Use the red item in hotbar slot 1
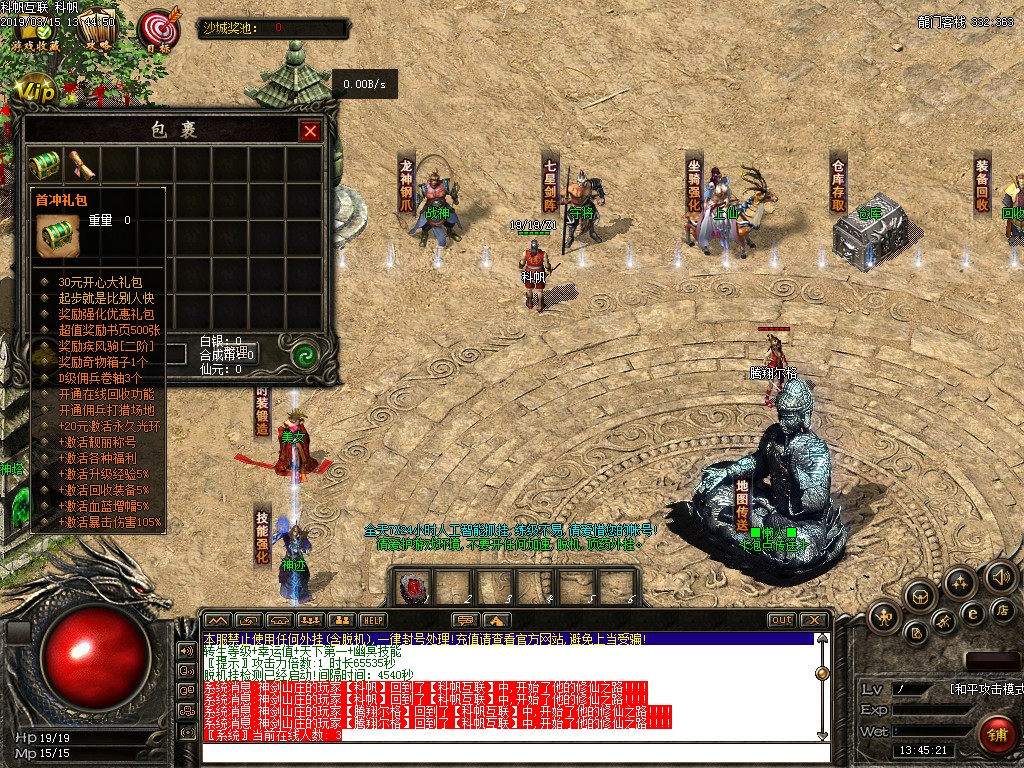The width and height of the screenshot is (1024, 768). (x=415, y=588)
